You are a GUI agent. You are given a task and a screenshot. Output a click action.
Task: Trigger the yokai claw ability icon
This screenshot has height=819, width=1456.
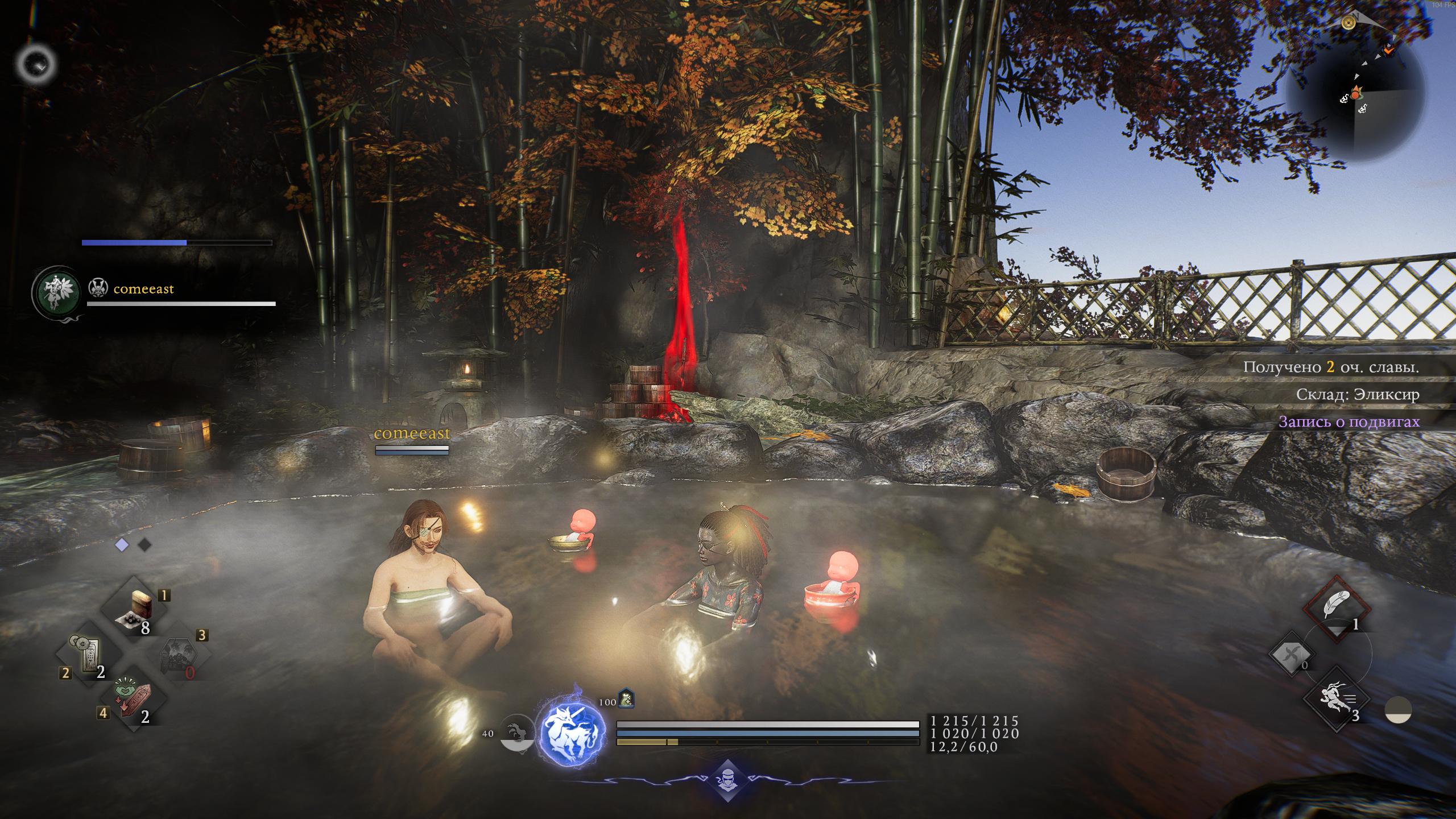(x=515, y=734)
